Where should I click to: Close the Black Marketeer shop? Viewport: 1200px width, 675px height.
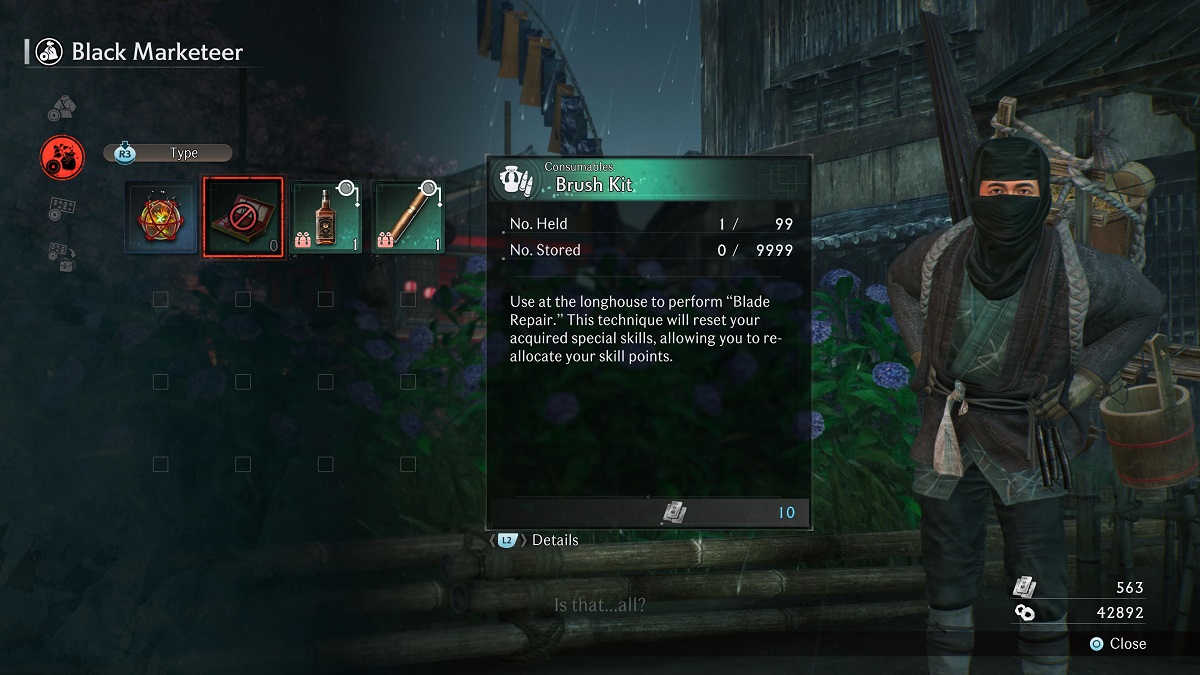coord(1117,643)
